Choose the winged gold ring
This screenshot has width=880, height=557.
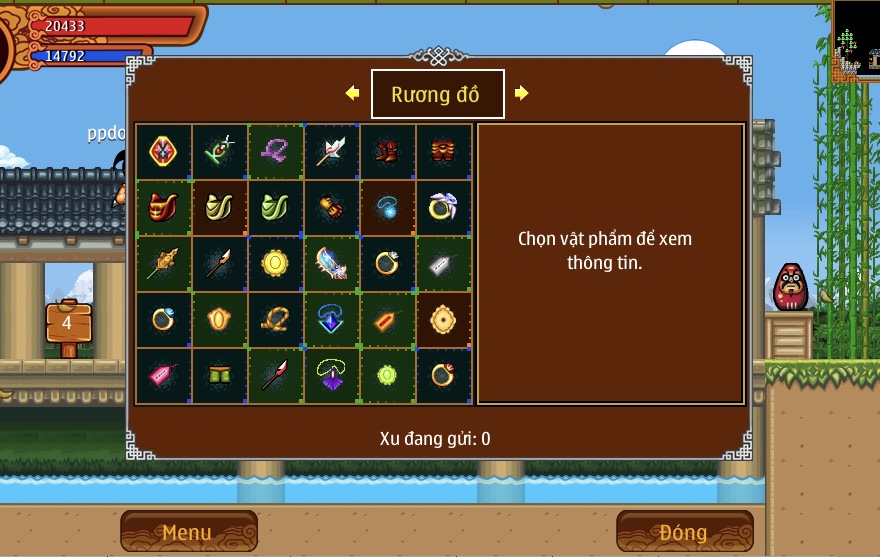coord(443,208)
